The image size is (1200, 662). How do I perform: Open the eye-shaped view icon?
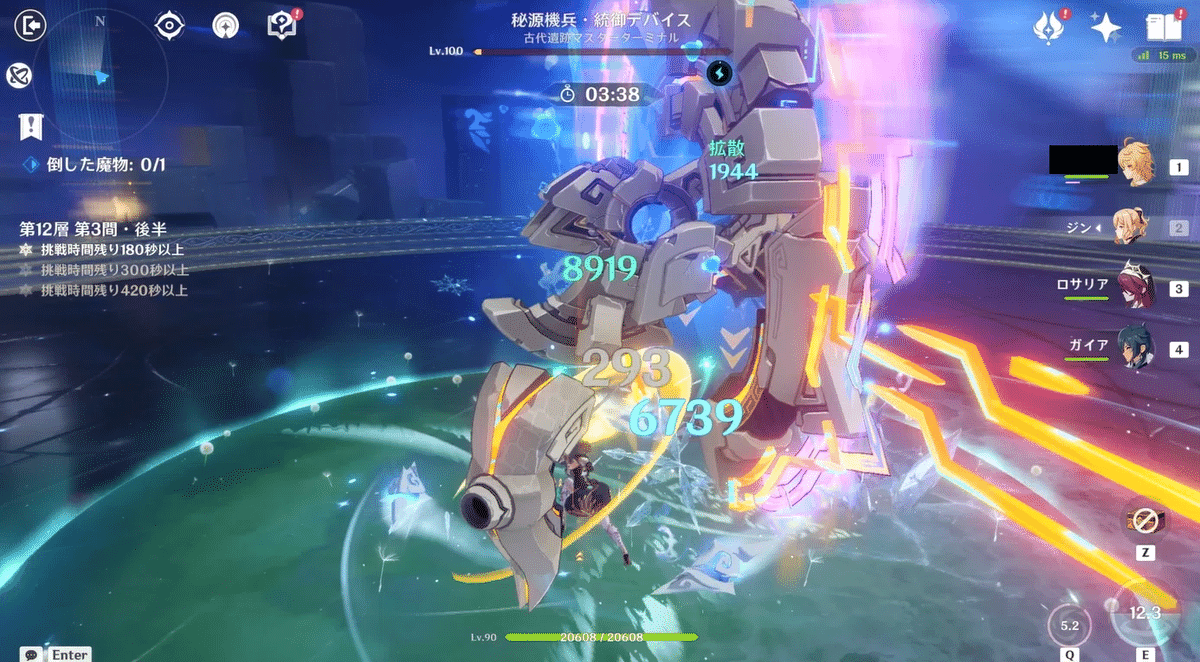pyautogui.click(x=170, y=26)
